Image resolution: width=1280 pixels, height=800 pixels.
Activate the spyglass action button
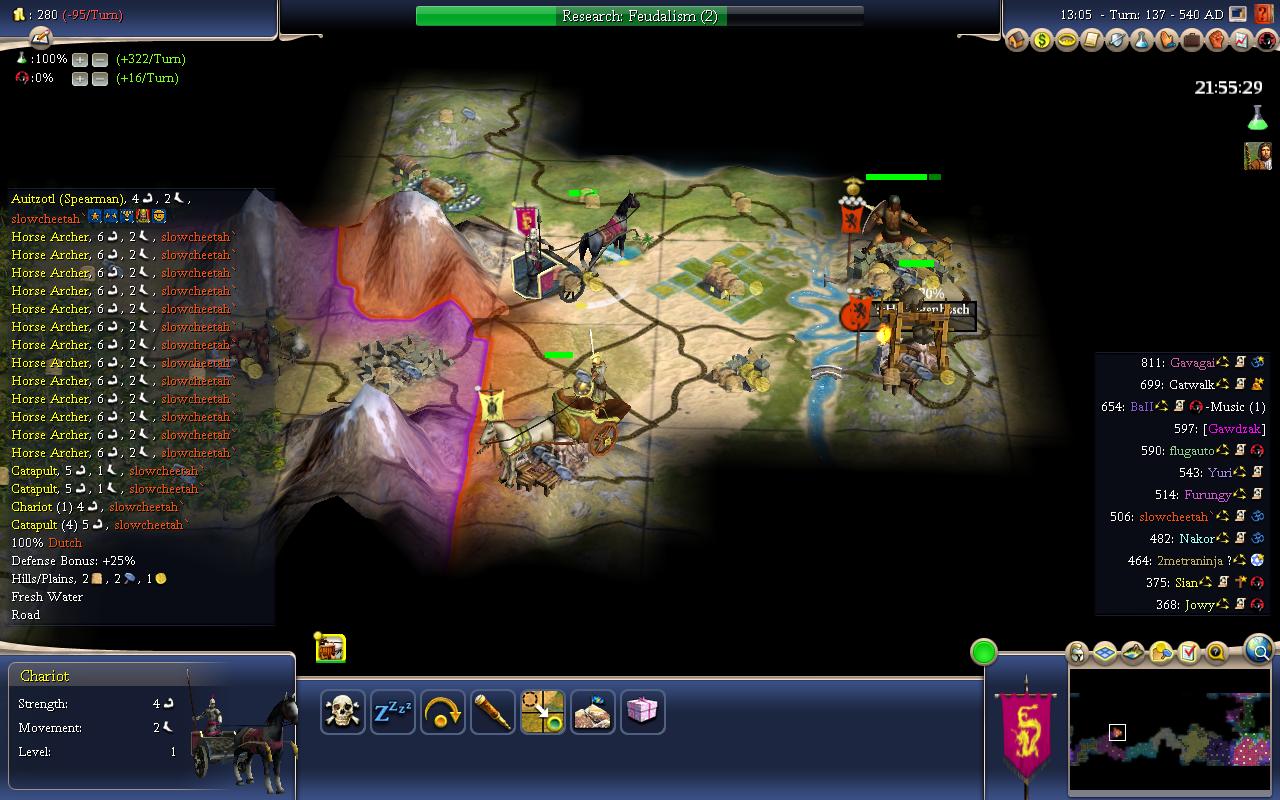[x=492, y=712]
